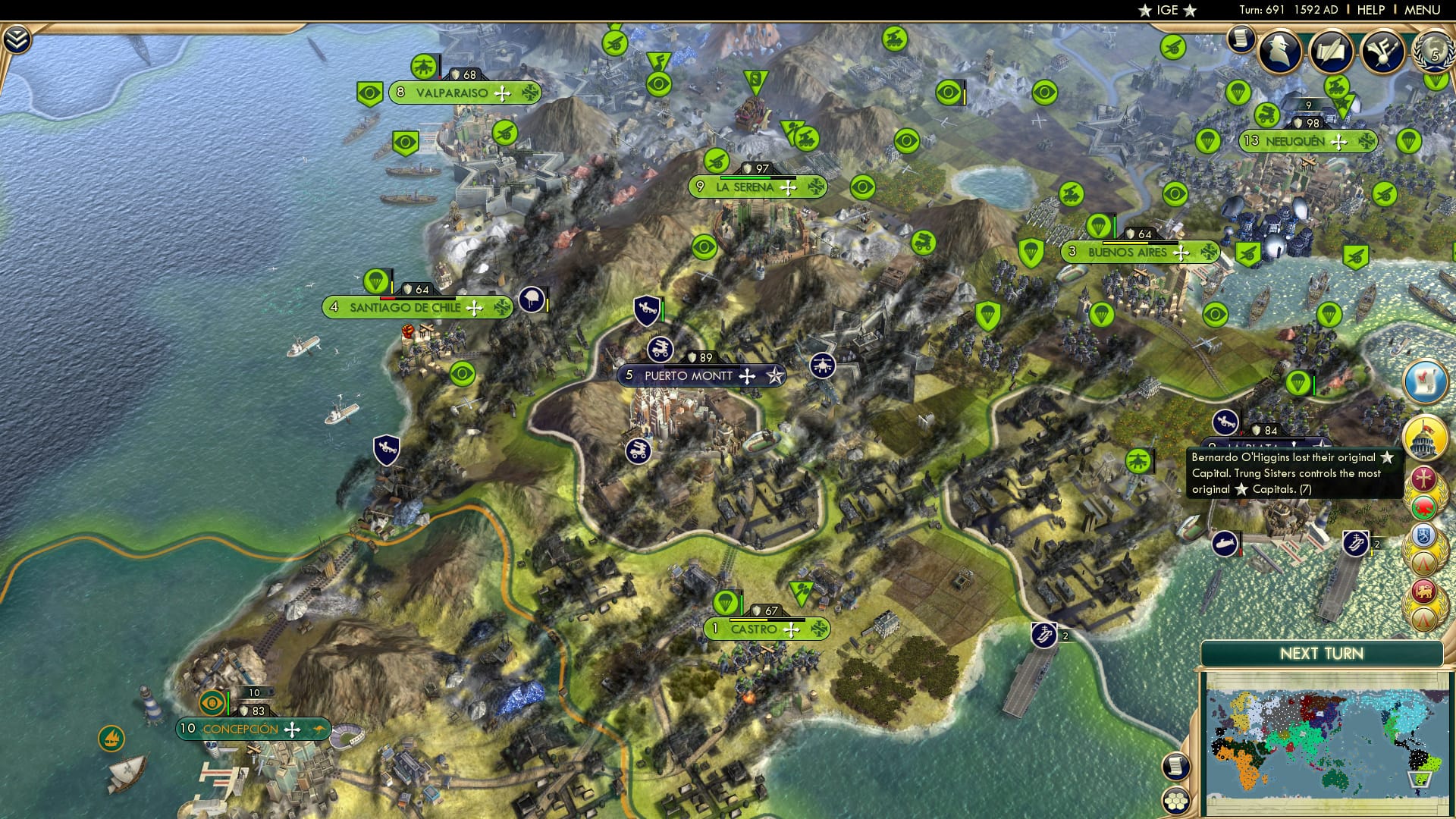The width and height of the screenshot is (1456, 819).
Task: Open the Great Works scroll-and-quill icon
Action: pos(1332,53)
